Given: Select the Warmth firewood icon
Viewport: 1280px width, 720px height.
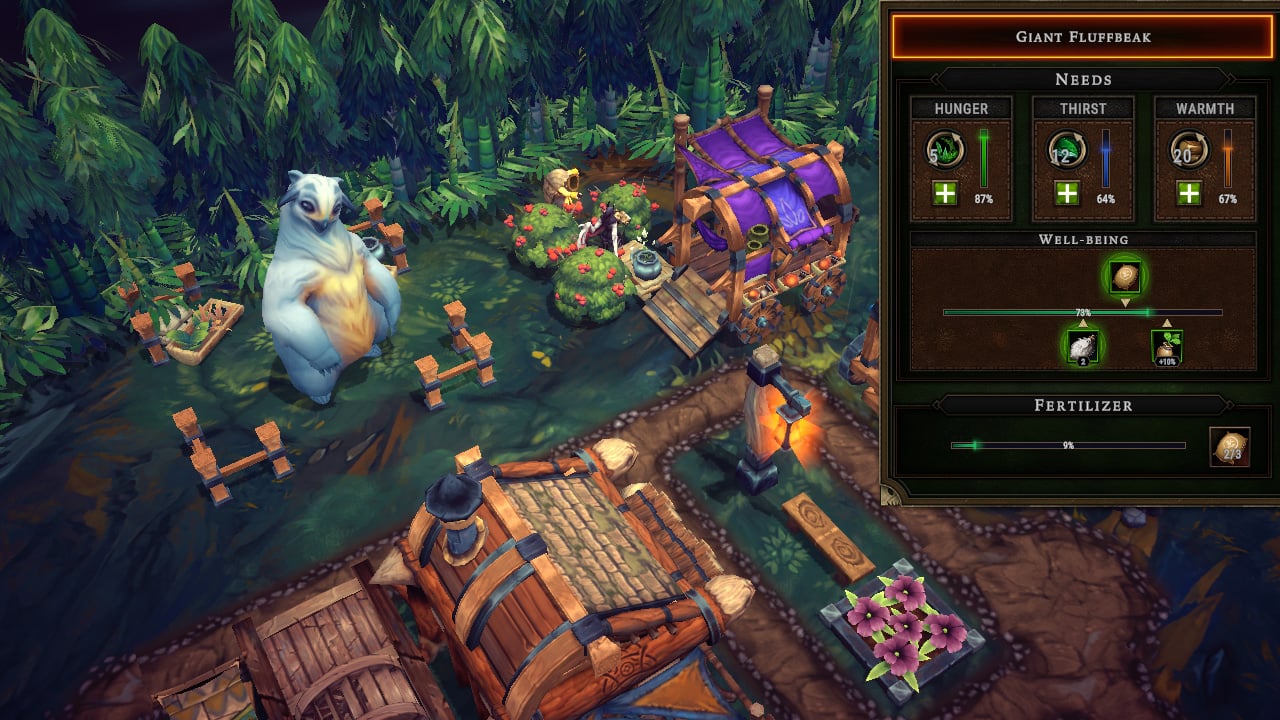Looking at the screenshot, I should click(x=1189, y=150).
